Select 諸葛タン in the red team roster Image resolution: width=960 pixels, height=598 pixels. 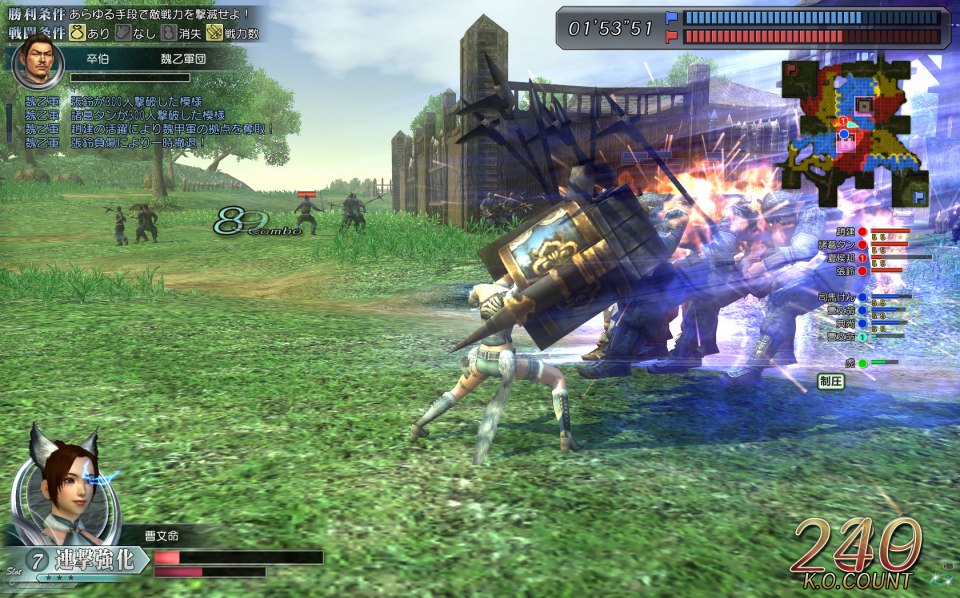[835, 244]
